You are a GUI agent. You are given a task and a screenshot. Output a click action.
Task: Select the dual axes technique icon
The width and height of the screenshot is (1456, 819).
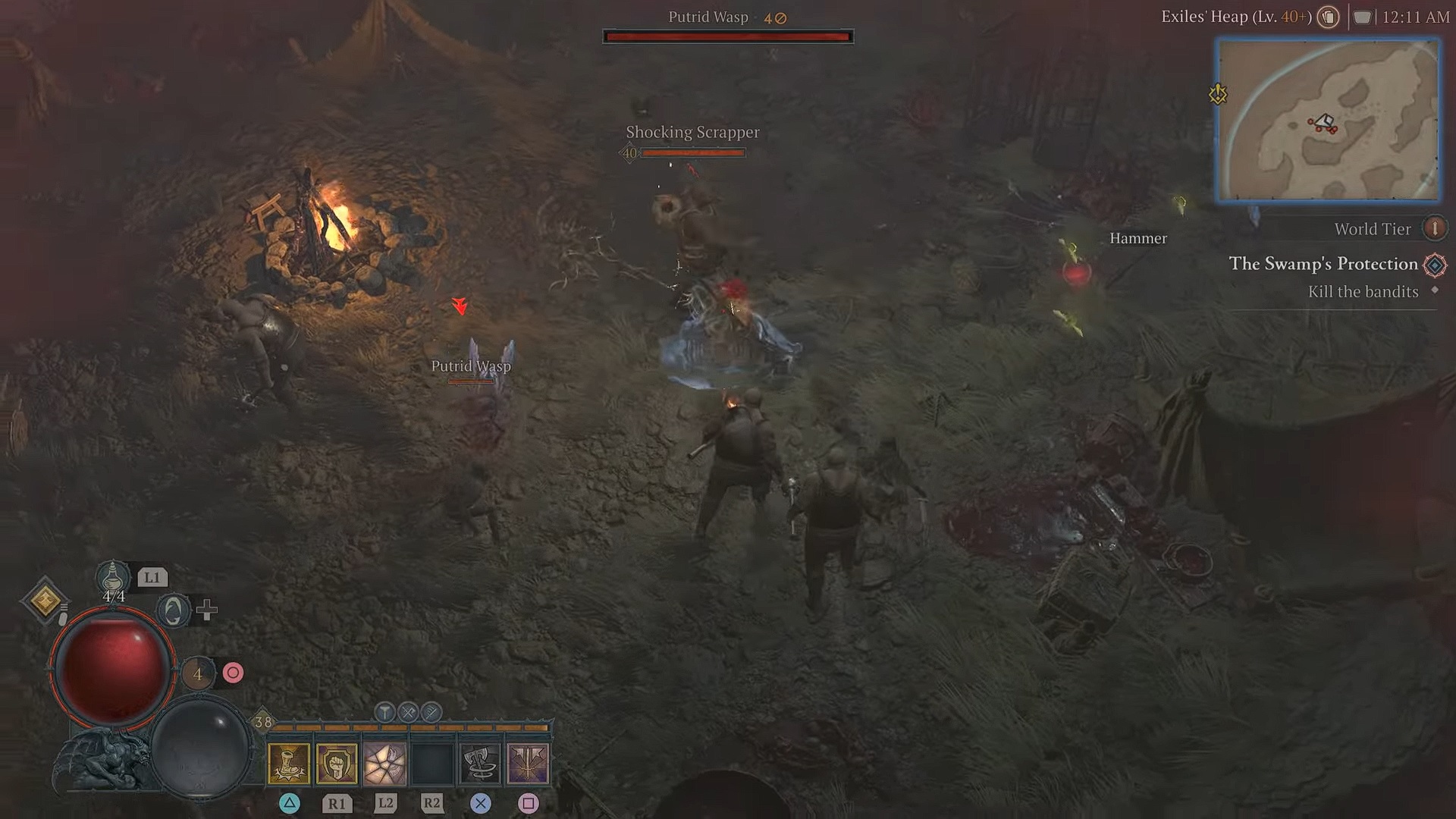(x=431, y=712)
